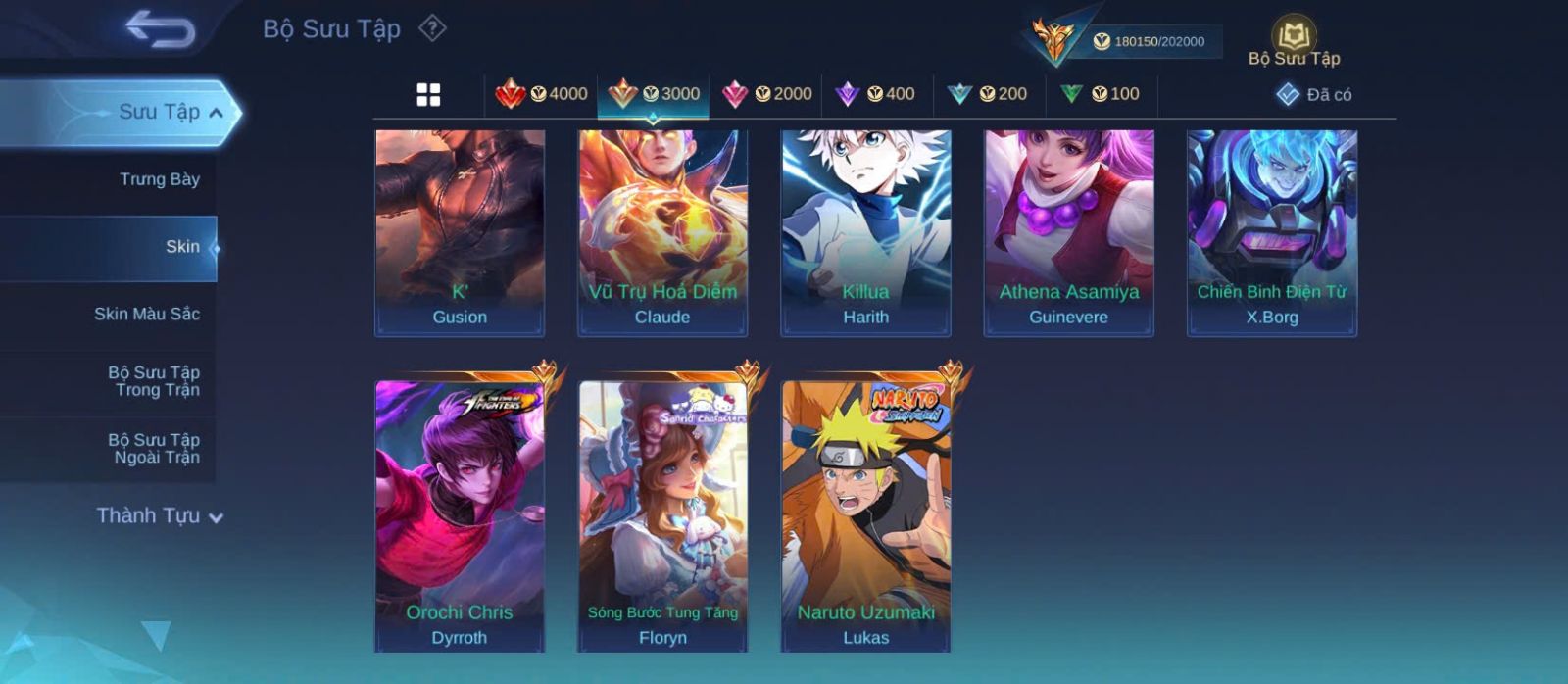Toggle the Đã có owned filter
Screen dimensions: 1568x684
point(1314,94)
